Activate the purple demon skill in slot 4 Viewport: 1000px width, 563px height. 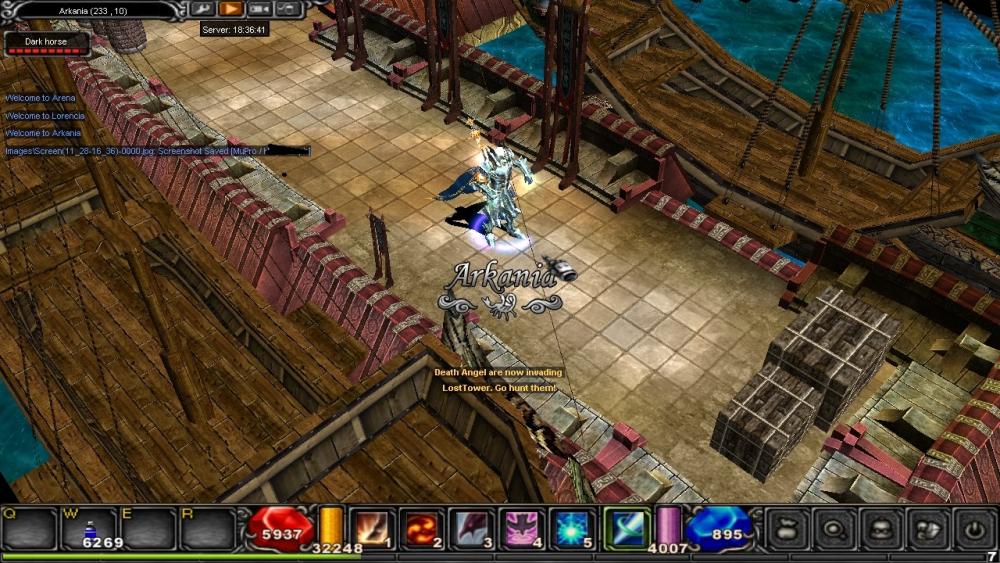pyautogui.click(x=523, y=527)
